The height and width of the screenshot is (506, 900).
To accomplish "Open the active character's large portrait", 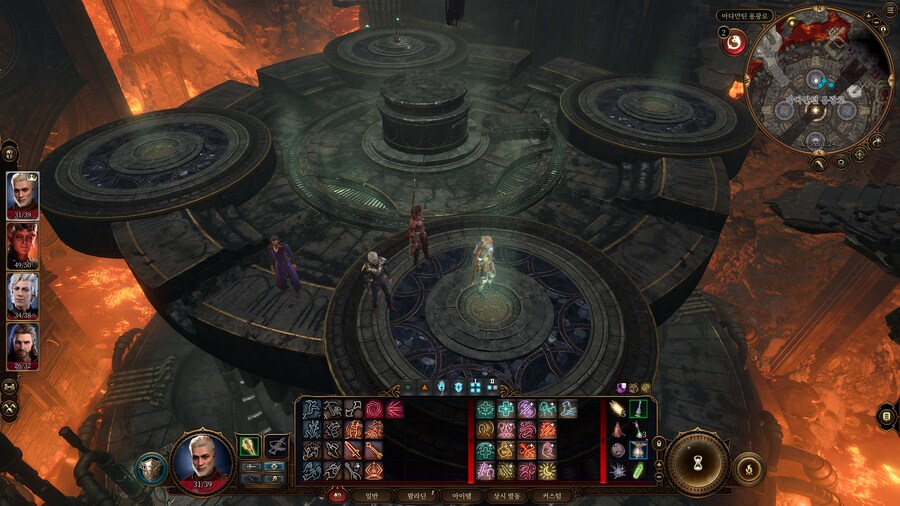I will (203, 462).
